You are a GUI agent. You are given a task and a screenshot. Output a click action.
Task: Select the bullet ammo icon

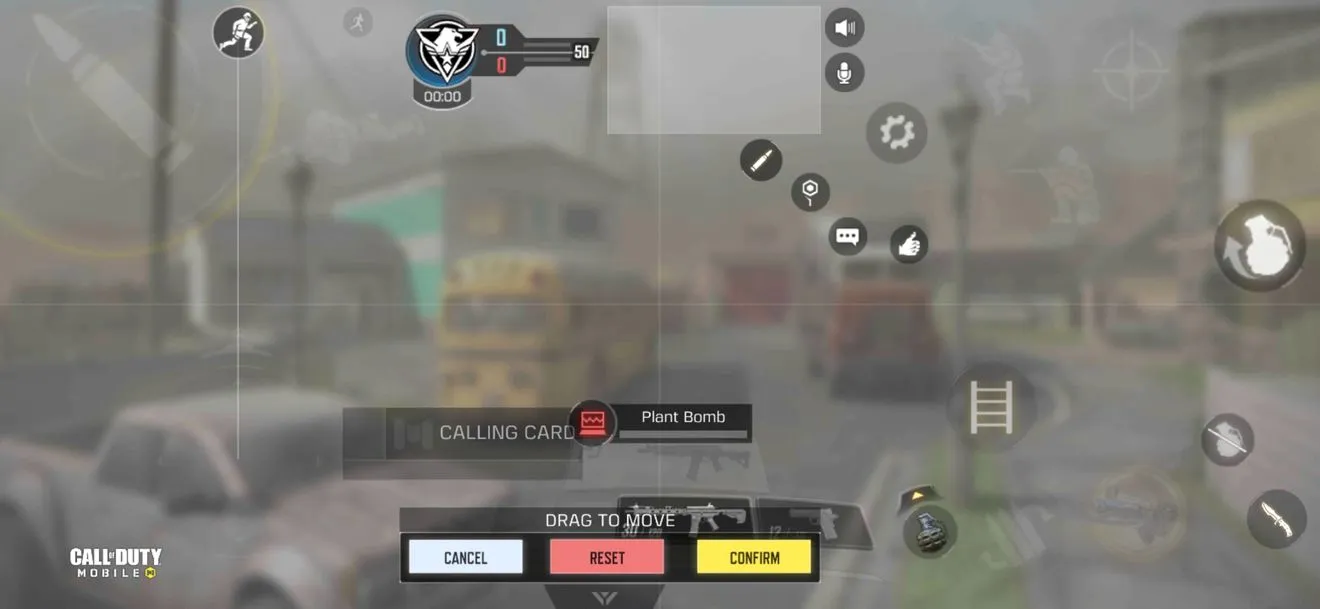coord(761,160)
